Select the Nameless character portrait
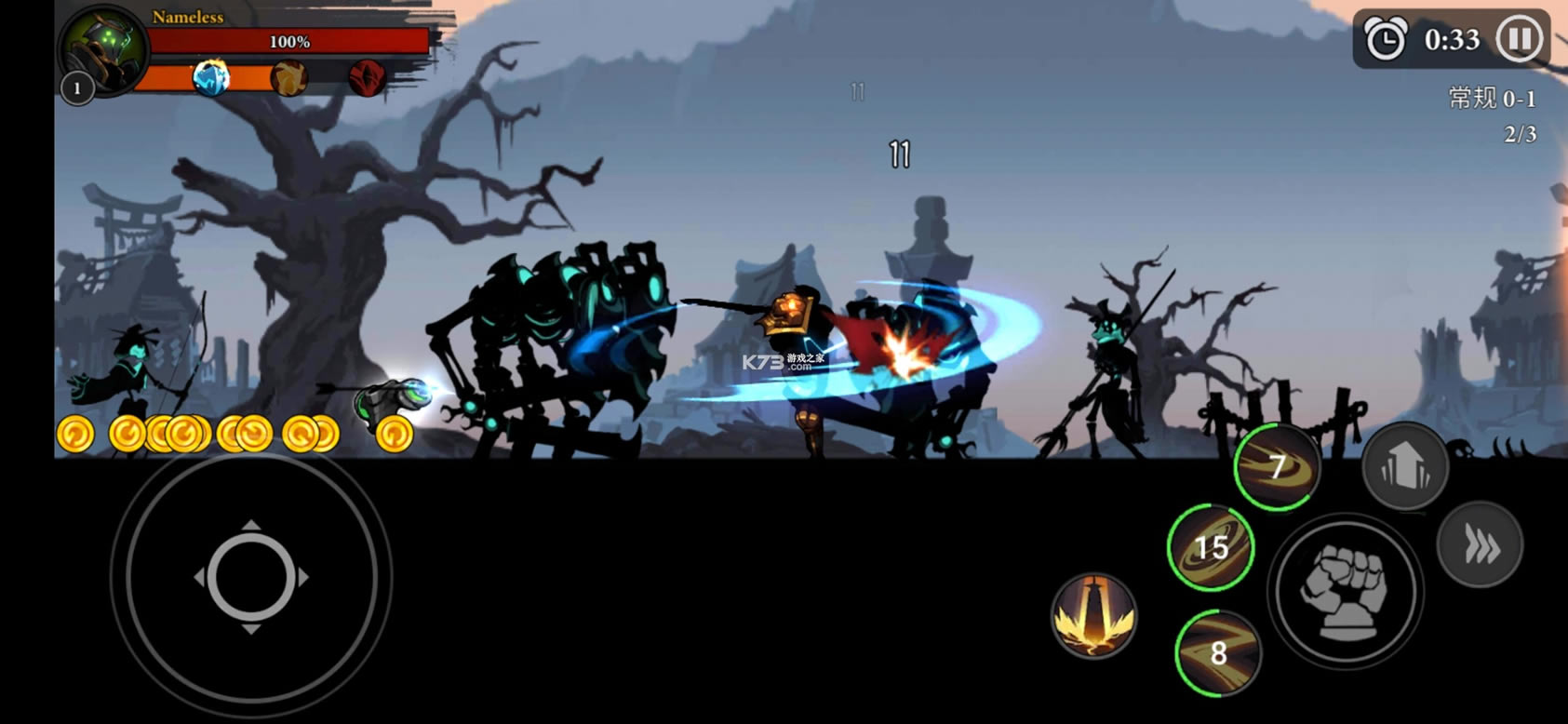 (103, 48)
